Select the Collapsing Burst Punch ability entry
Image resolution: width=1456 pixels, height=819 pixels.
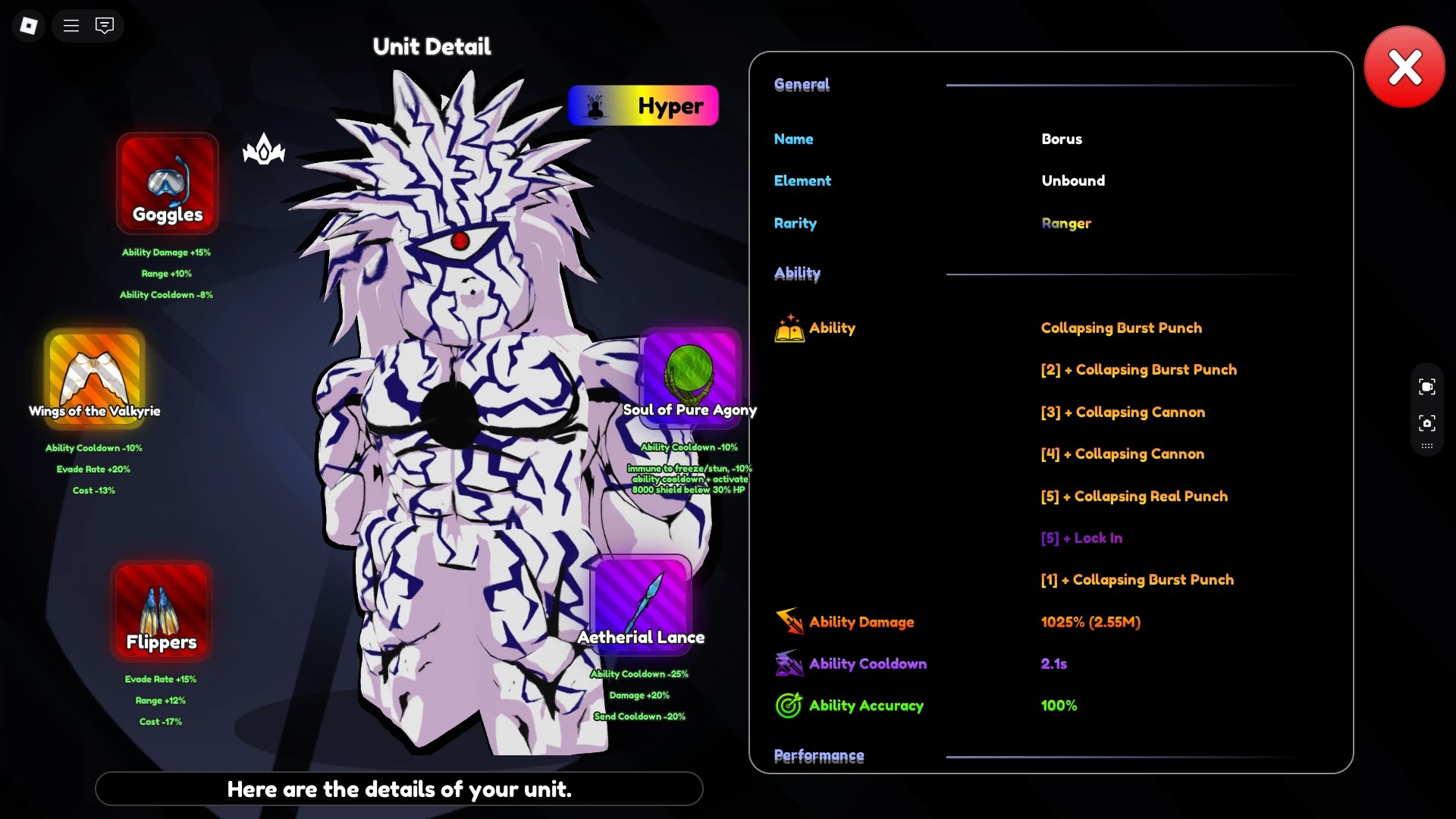1122,328
